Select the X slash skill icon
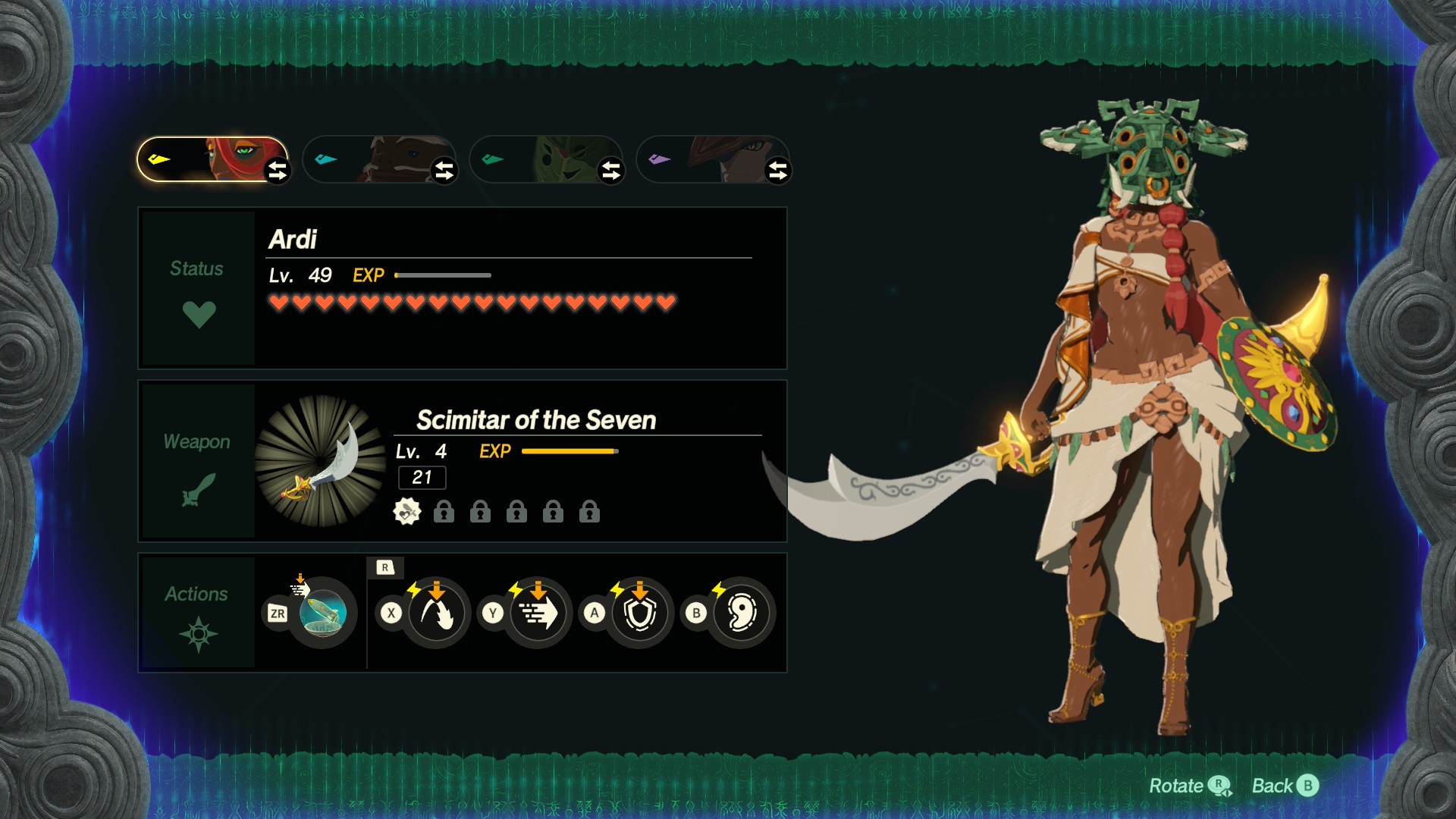The width and height of the screenshot is (1456, 819). (x=437, y=613)
